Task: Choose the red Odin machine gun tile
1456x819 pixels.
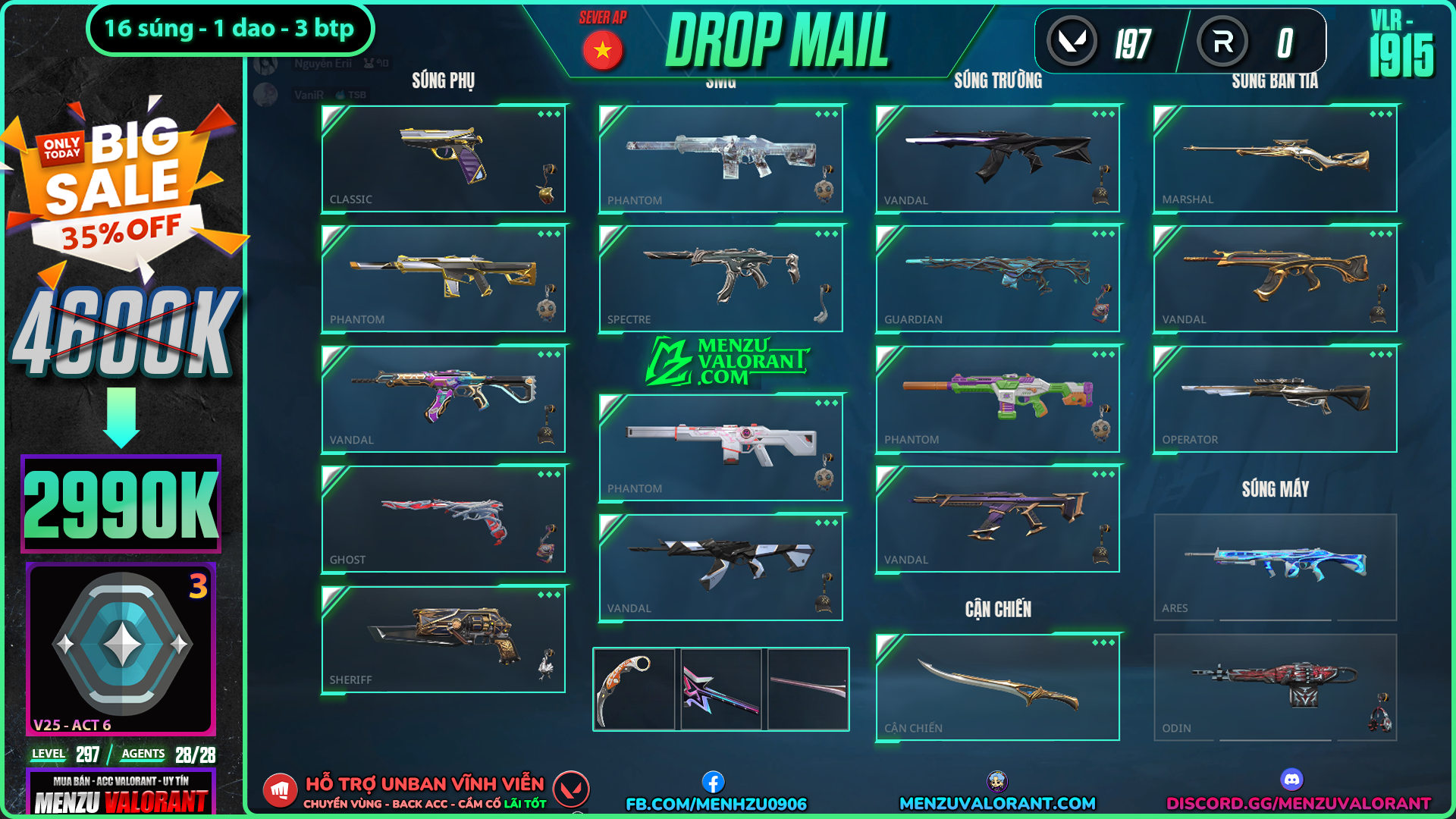Action: (x=1275, y=687)
